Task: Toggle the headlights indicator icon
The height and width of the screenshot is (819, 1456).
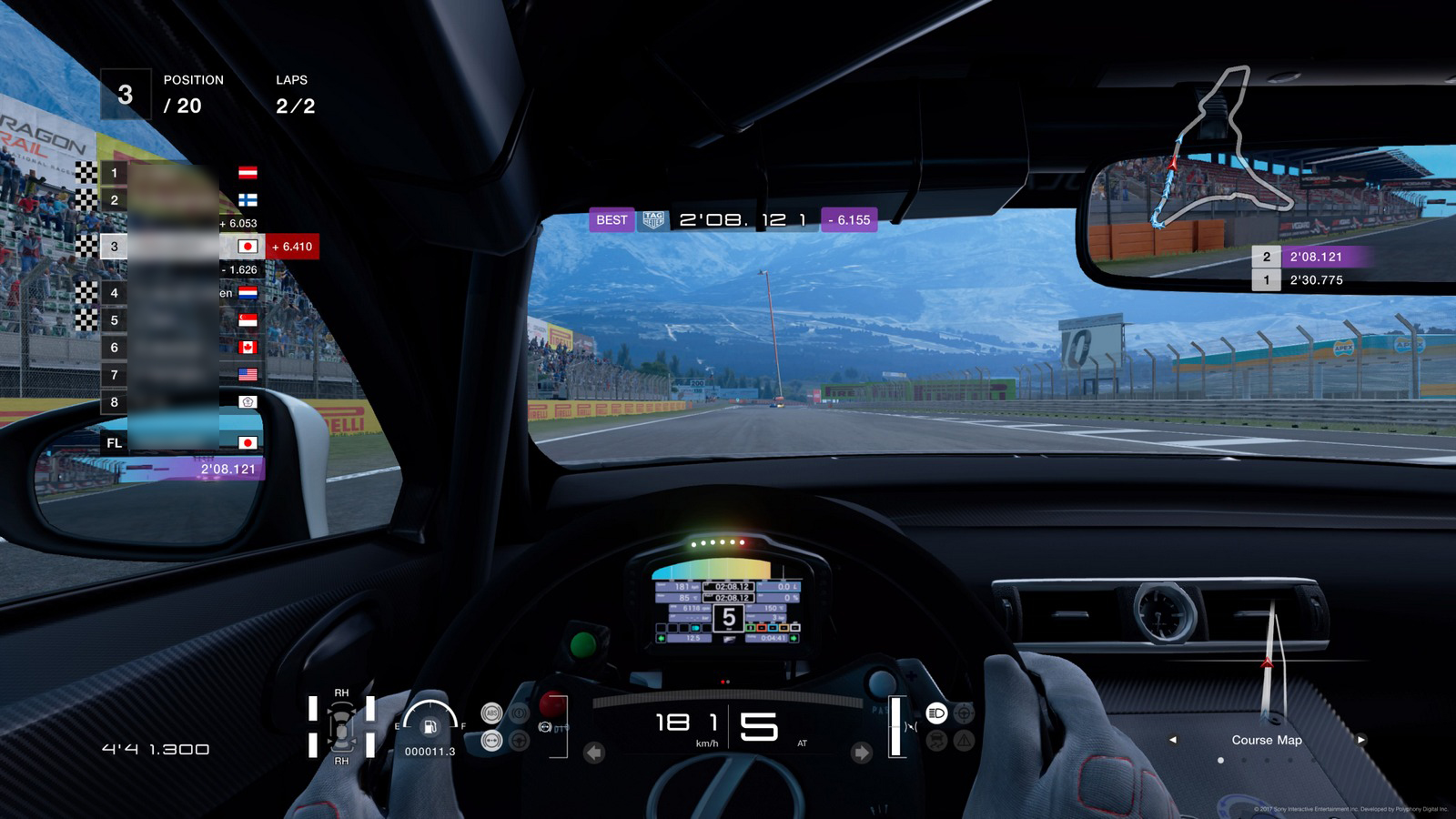Action: pos(936,713)
